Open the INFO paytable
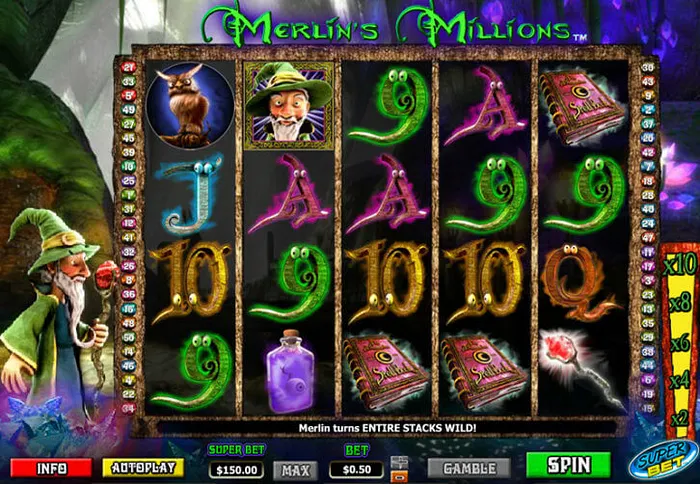The height and width of the screenshot is (484, 700). click(51, 467)
